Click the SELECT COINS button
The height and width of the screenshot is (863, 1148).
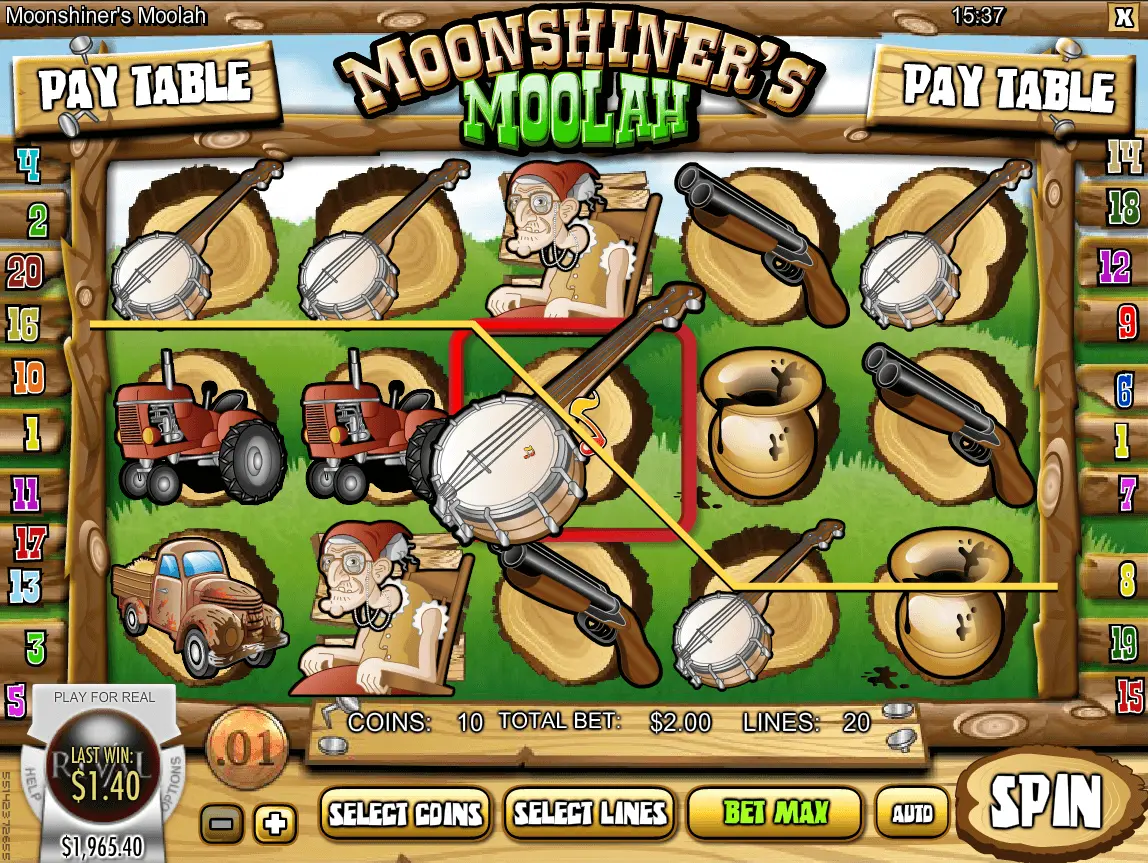[406, 812]
